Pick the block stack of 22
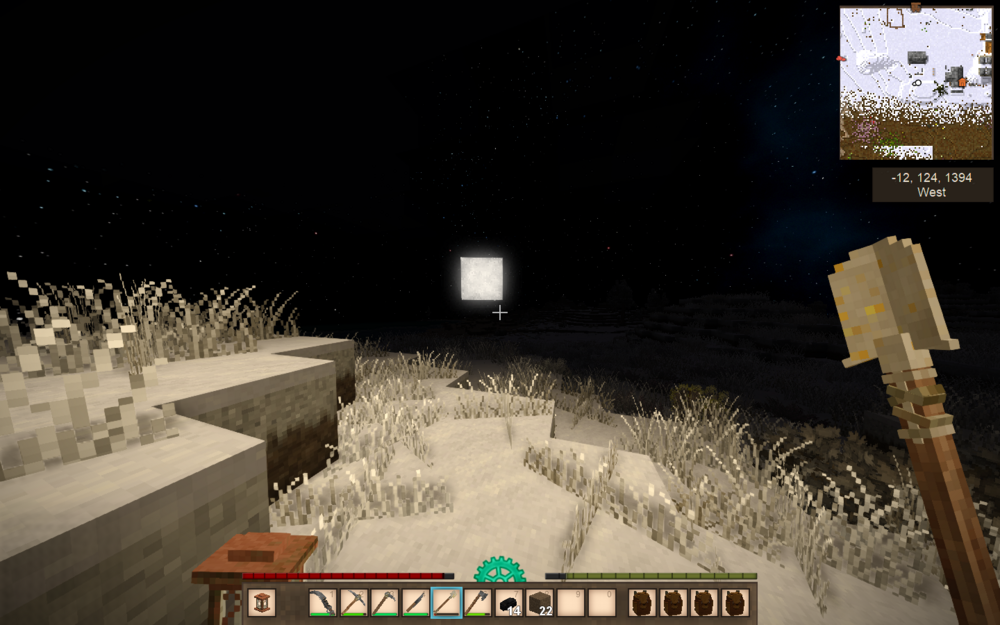Screen dimensions: 1000x625 pyautogui.click(x=540, y=602)
